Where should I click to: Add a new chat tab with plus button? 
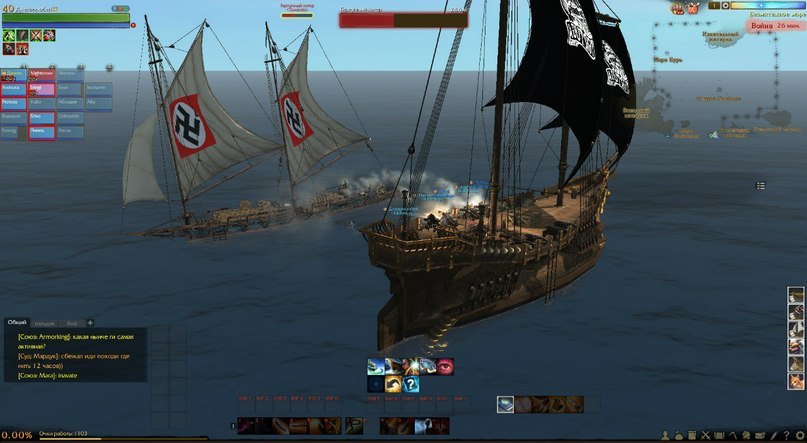(90, 322)
